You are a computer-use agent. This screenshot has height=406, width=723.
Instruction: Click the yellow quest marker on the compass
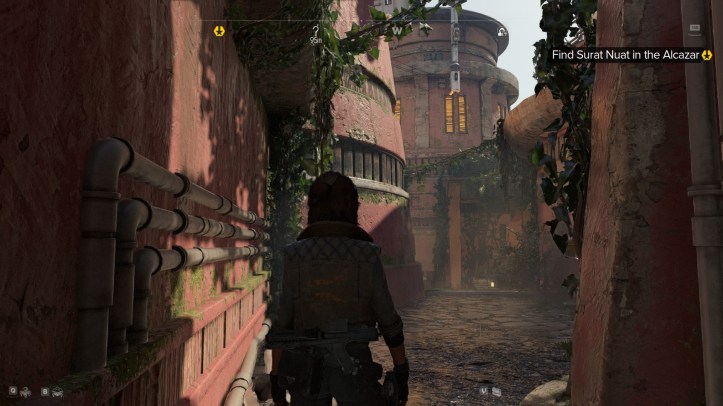click(220, 31)
